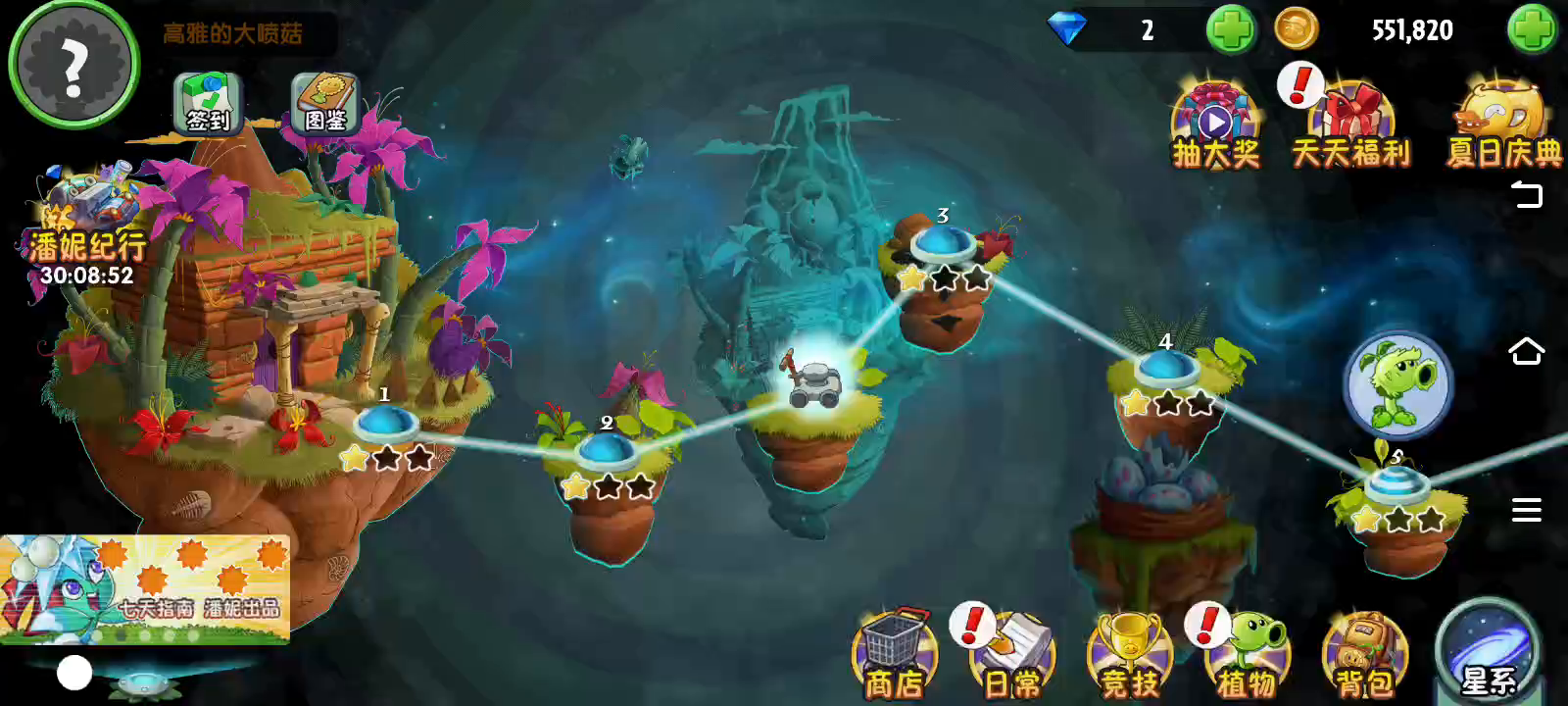Add more gold coins
This screenshot has width=1568, height=706.
point(1531,29)
